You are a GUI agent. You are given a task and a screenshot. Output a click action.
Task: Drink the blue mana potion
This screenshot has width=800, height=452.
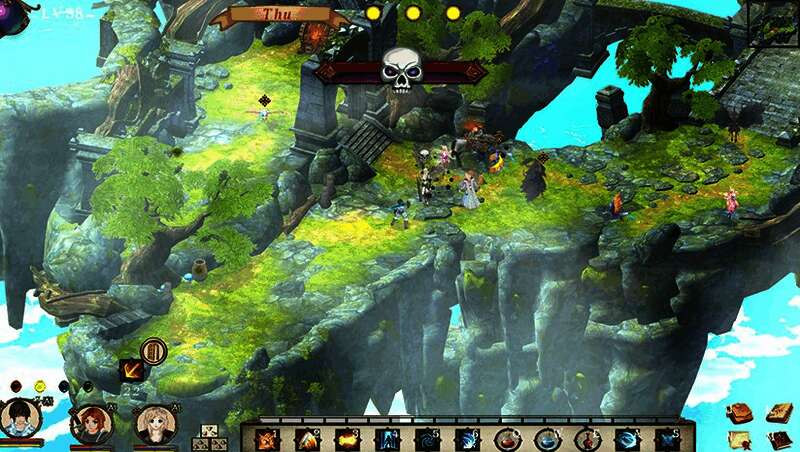pyautogui.click(x=547, y=438)
